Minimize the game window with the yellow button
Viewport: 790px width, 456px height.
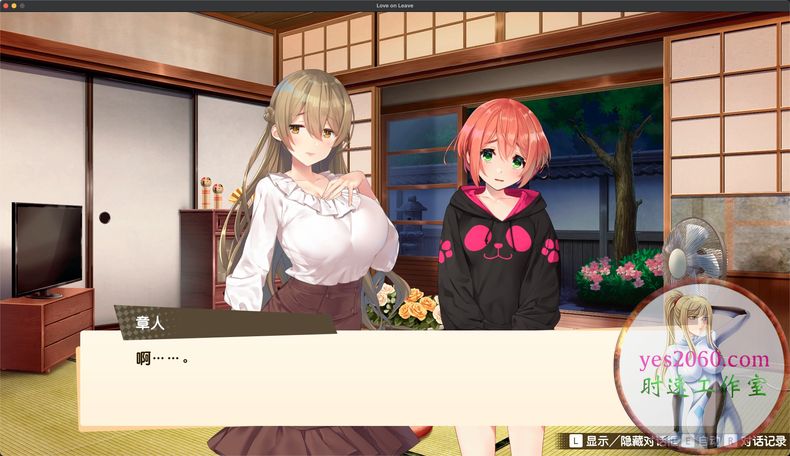16,6
